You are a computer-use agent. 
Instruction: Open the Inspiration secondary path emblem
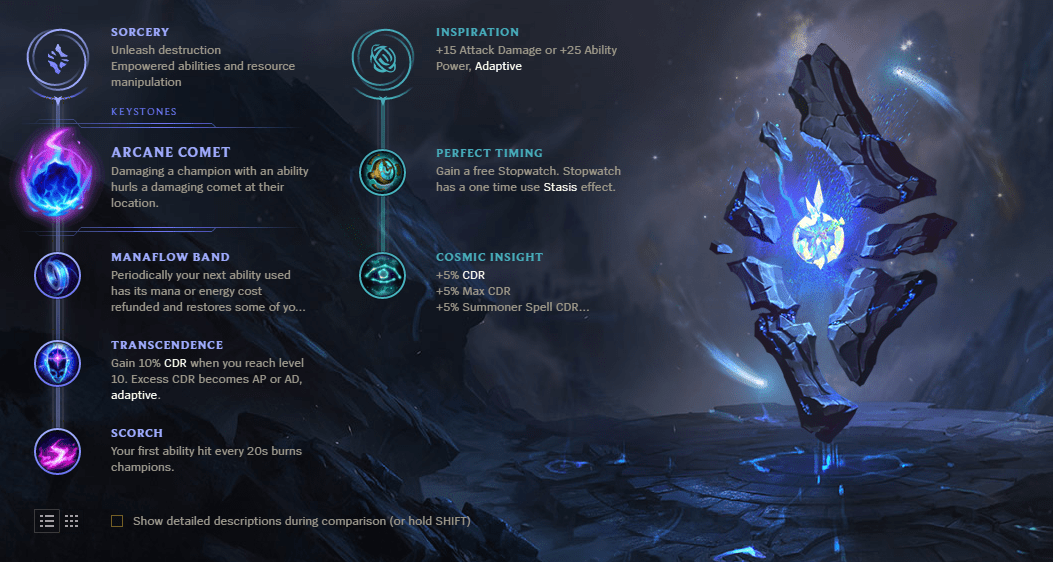pos(381,59)
